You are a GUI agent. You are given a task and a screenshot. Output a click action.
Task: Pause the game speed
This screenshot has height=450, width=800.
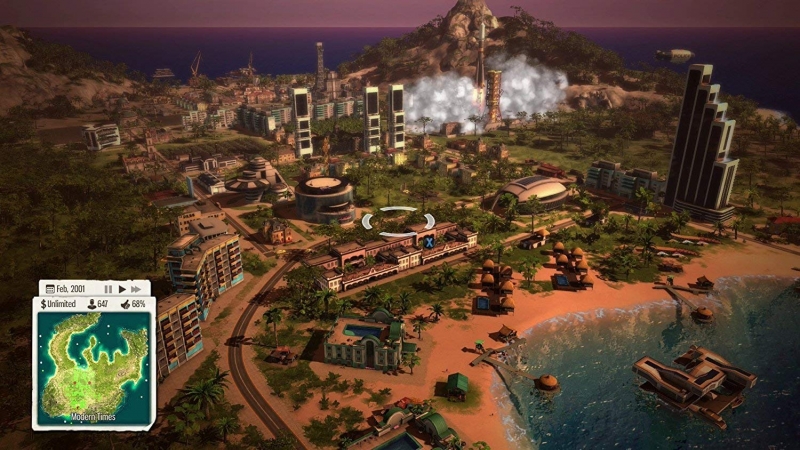(x=108, y=288)
